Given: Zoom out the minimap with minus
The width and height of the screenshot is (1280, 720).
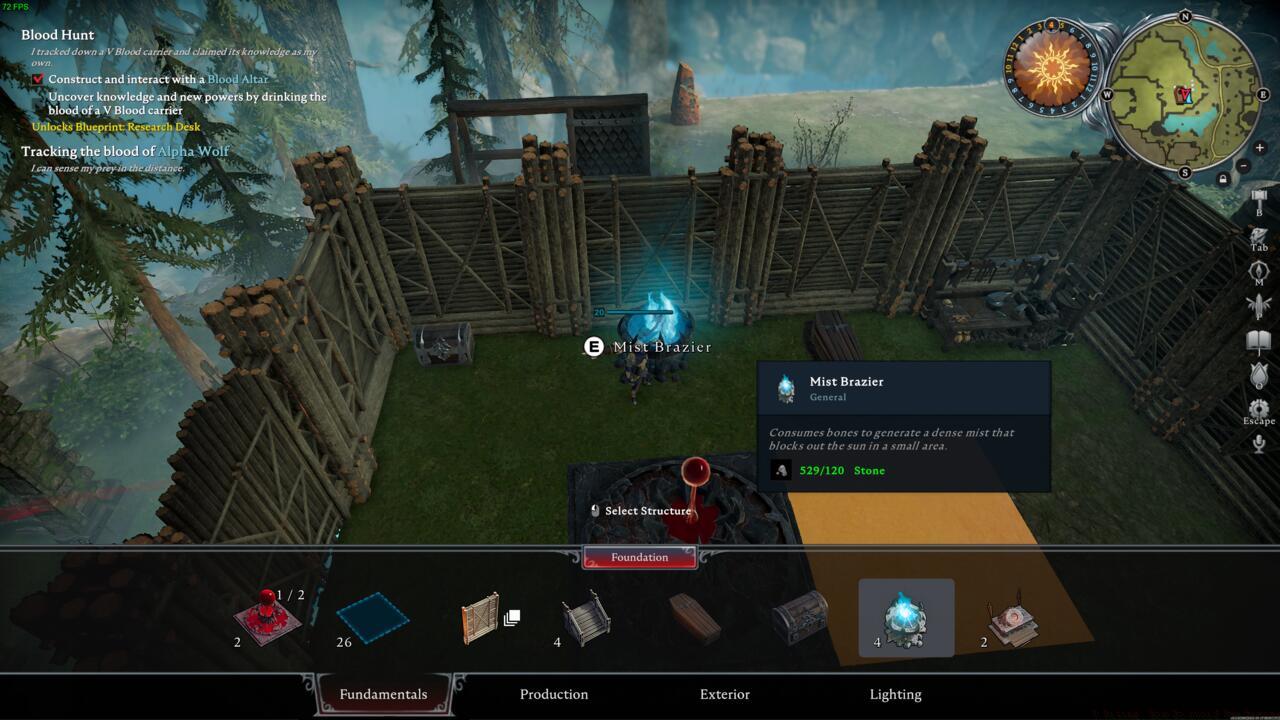Looking at the screenshot, I should pos(1243,165).
